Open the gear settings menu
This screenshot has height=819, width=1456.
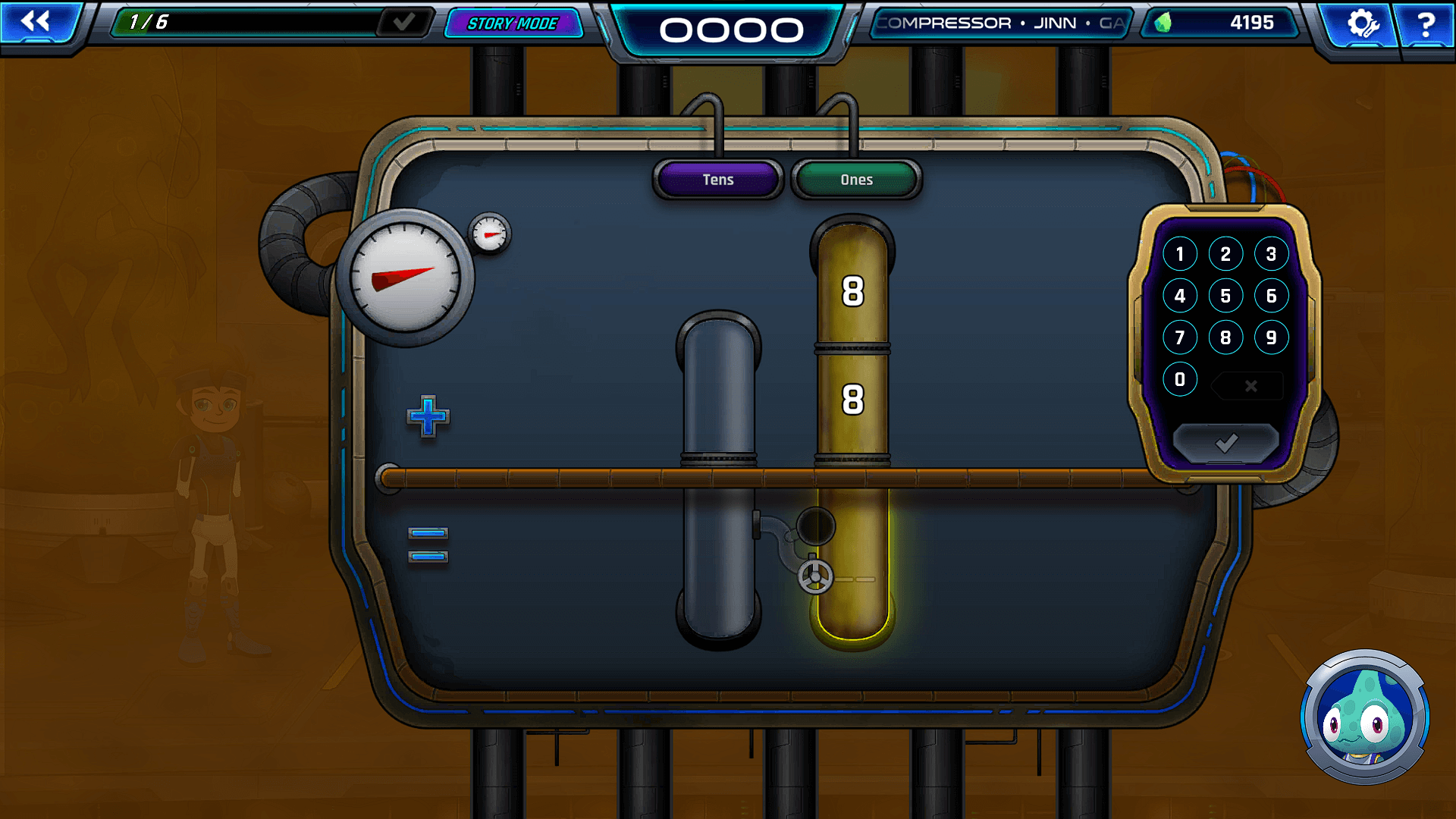pyautogui.click(x=1361, y=24)
